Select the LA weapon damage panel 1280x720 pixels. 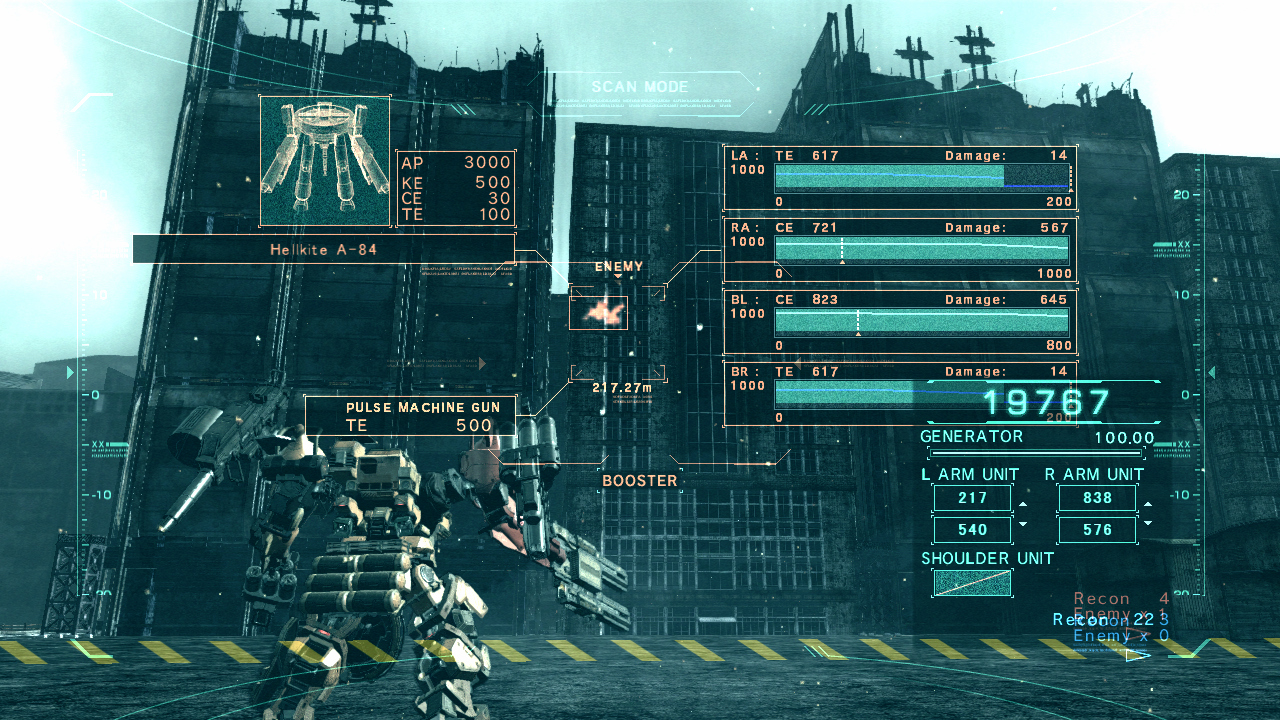(x=900, y=178)
